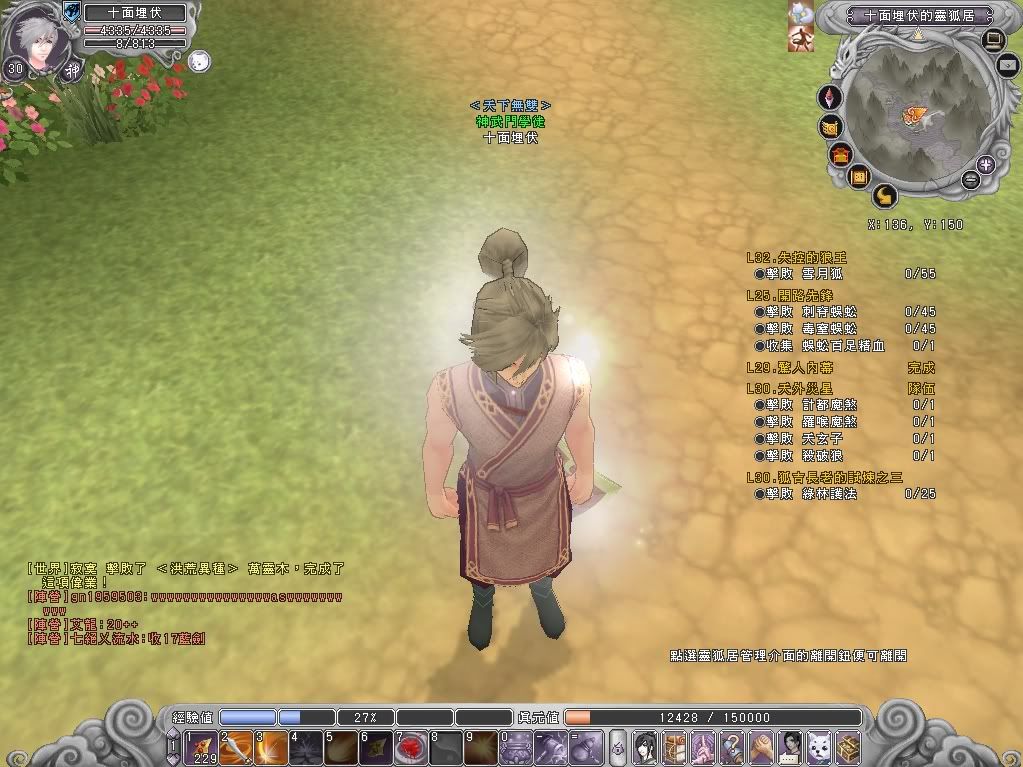Click the computer monitor icon by the minimap
This screenshot has height=767, width=1023.
coord(993,40)
